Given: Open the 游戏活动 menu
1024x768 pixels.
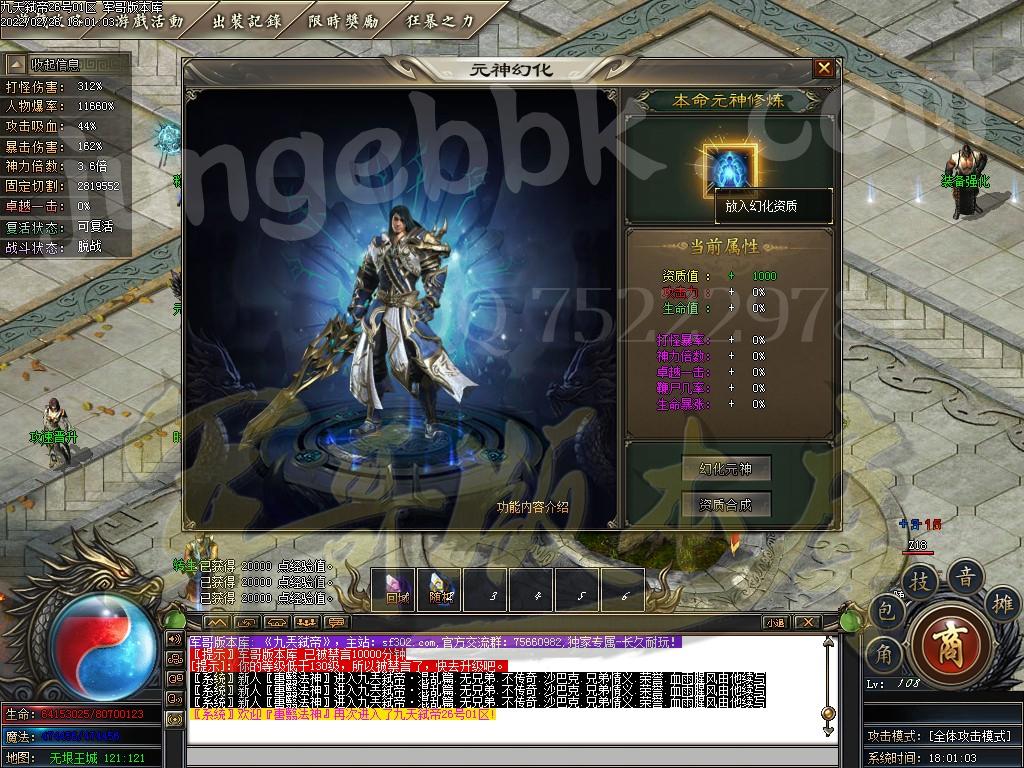Looking at the screenshot, I should [150, 20].
